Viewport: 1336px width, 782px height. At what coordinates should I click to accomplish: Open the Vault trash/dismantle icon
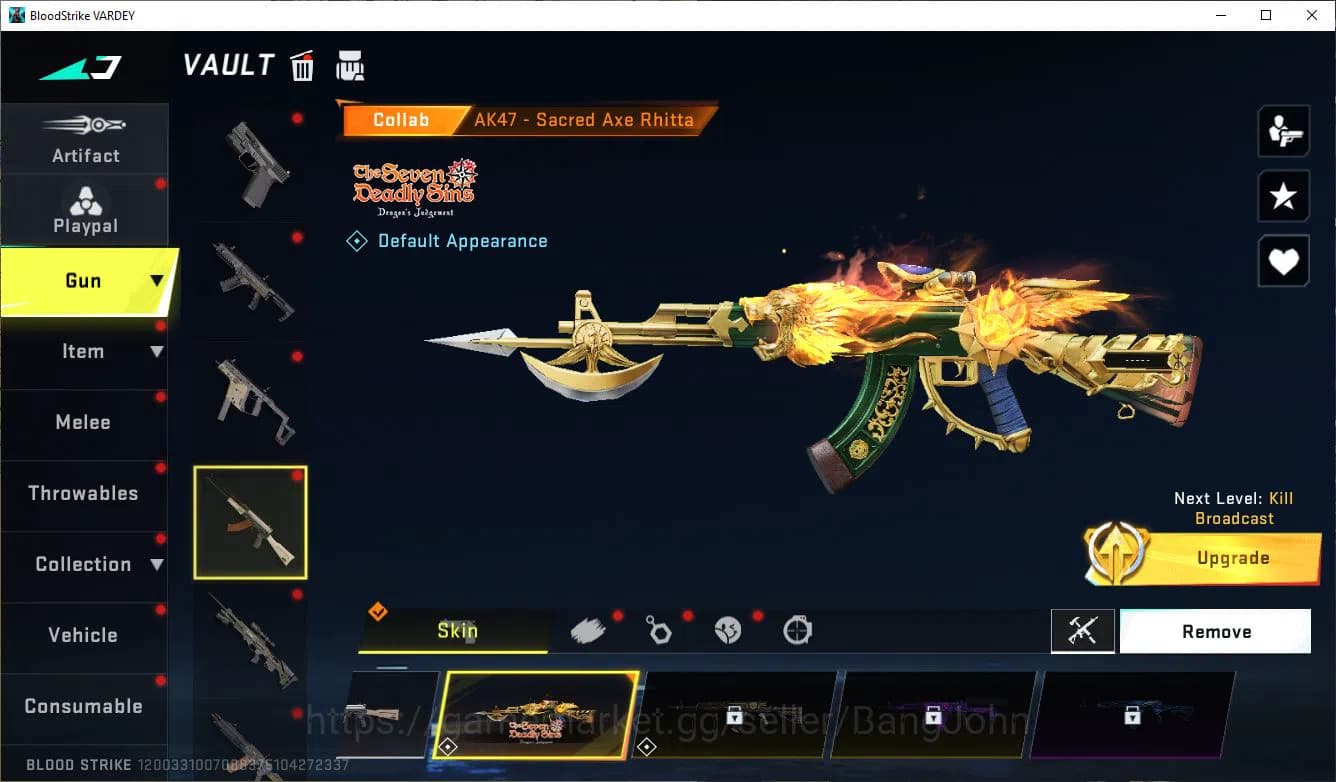[302, 65]
